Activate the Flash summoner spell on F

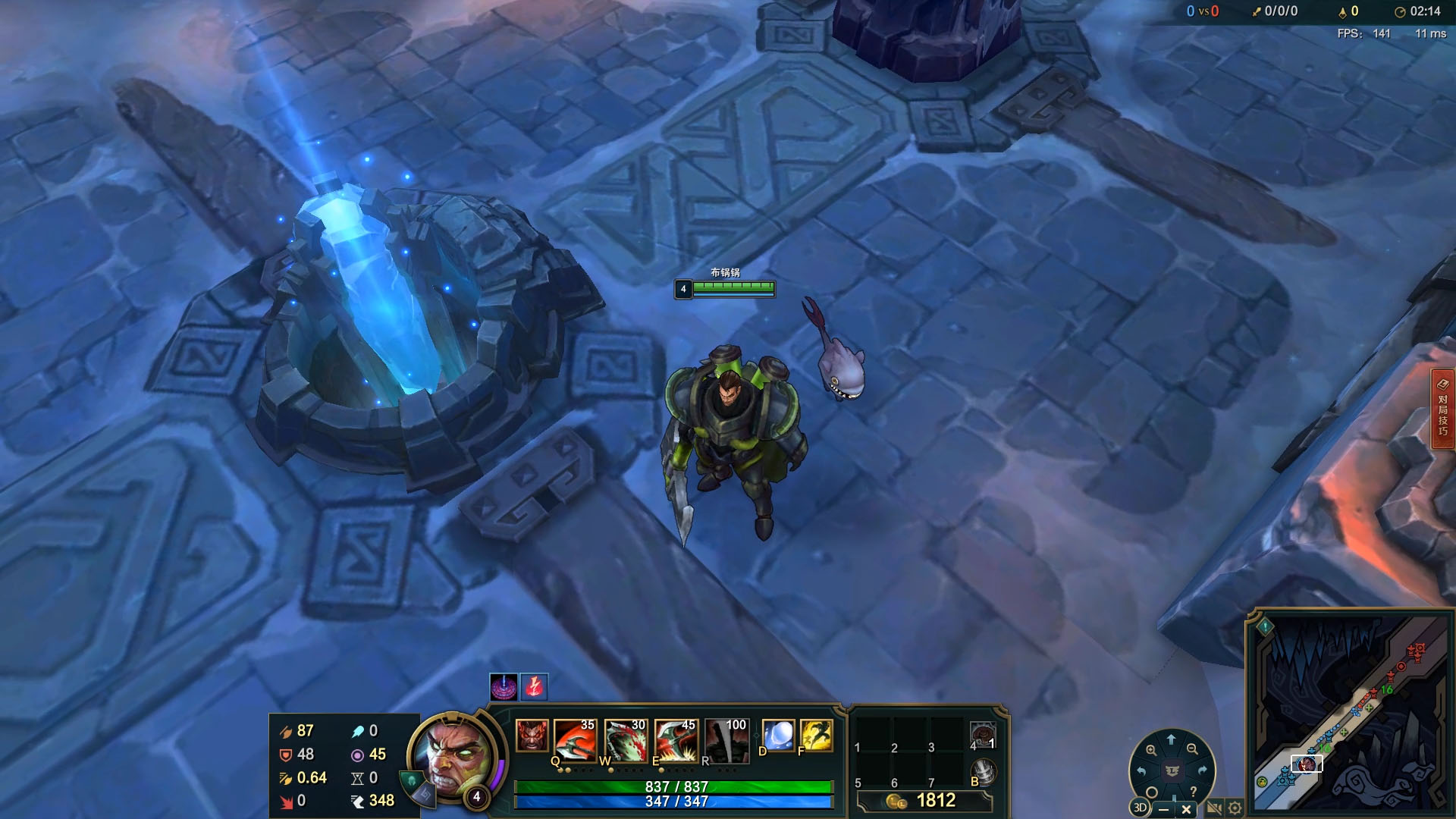pyautogui.click(x=816, y=735)
